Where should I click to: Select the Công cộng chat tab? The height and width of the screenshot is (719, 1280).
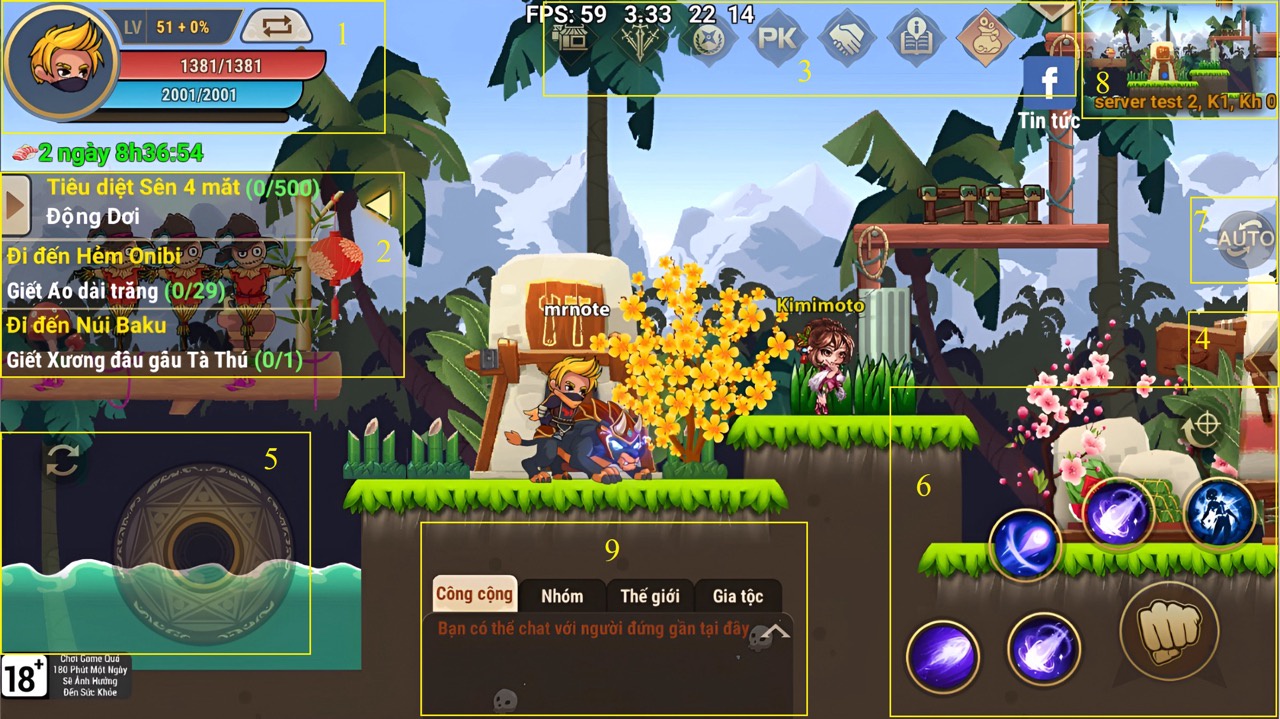(474, 594)
